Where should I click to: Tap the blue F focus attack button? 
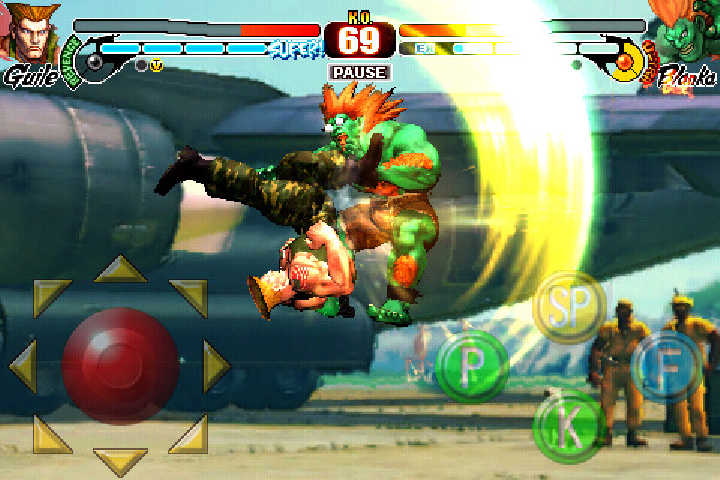point(665,367)
